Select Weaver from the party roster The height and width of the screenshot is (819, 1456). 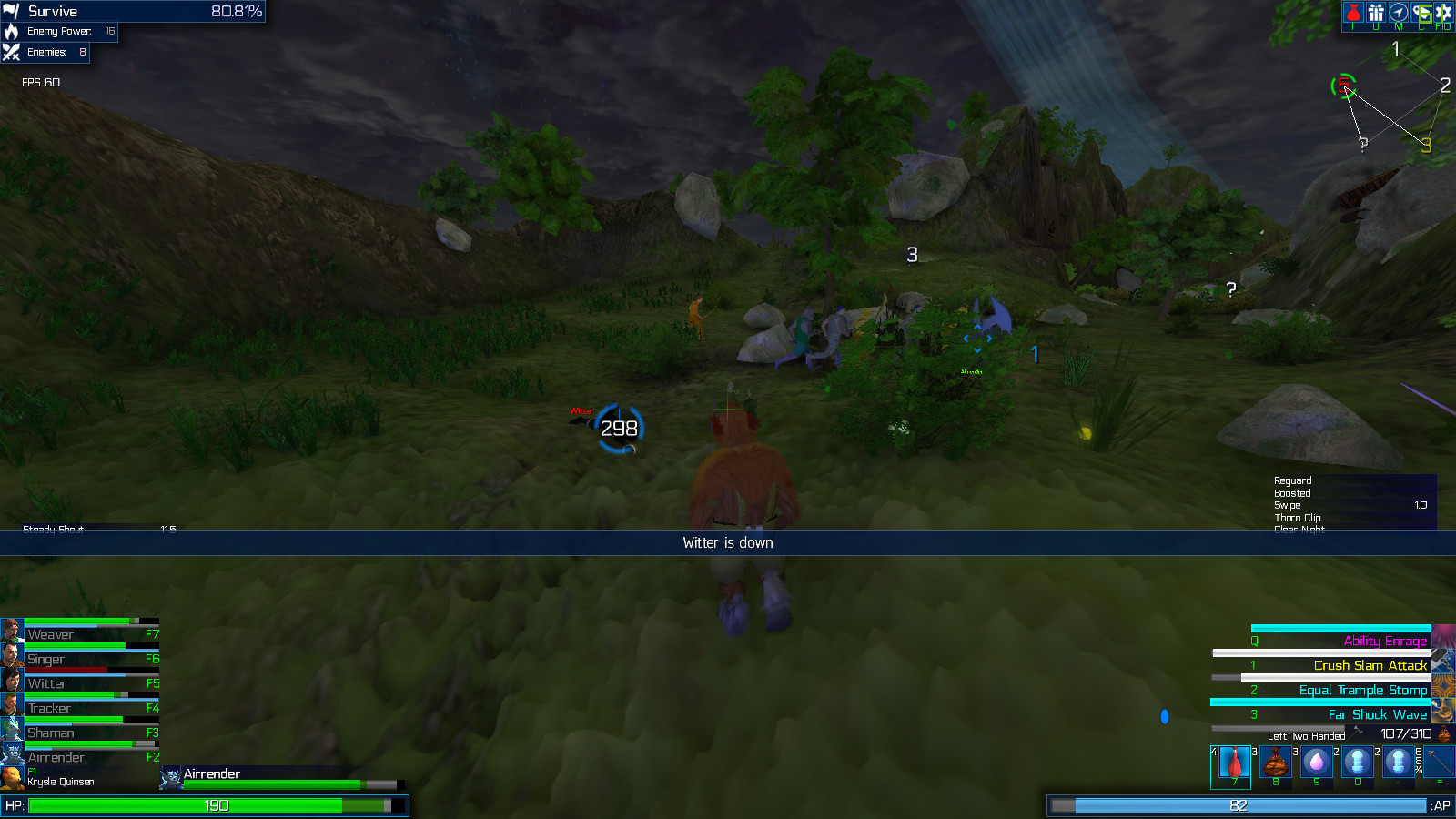tap(11, 629)
